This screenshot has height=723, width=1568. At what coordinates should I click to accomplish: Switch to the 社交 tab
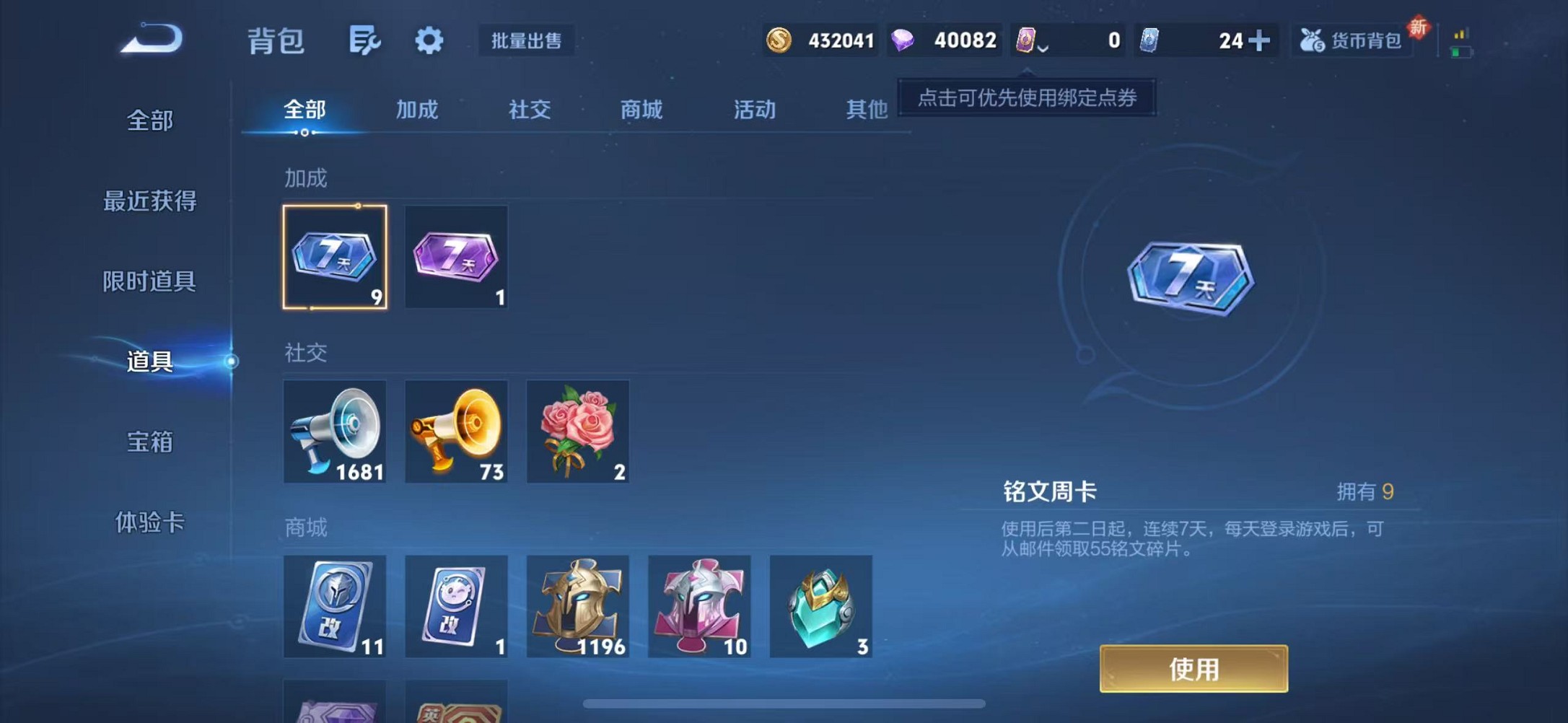pos(528,110)
